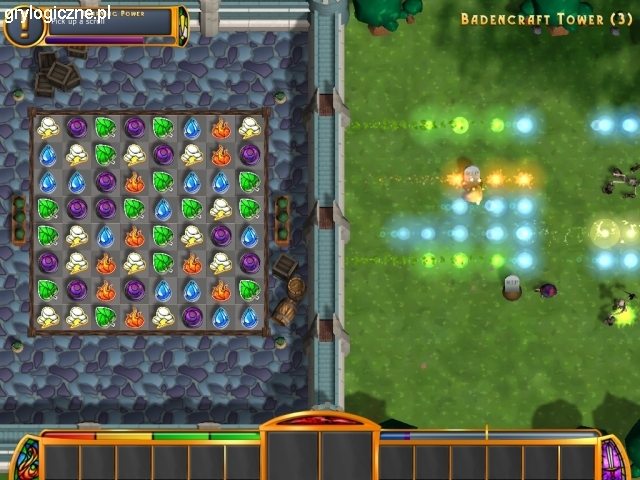Select the storm cloud tile in board's top-left corner
The image size is (640, 480).
tap(48, 127)
